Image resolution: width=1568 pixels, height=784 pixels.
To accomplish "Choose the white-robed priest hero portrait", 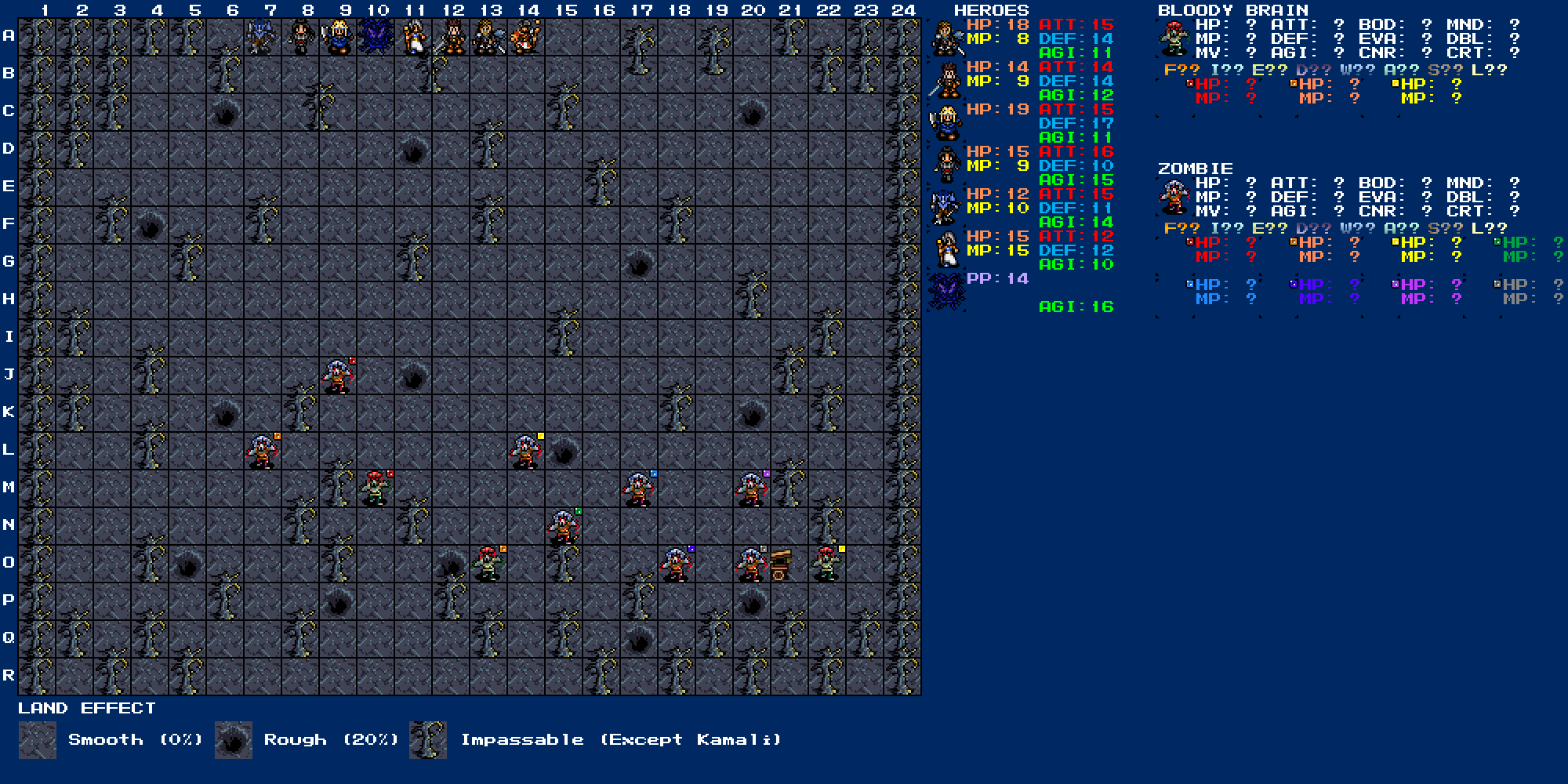I will (946, 250).
